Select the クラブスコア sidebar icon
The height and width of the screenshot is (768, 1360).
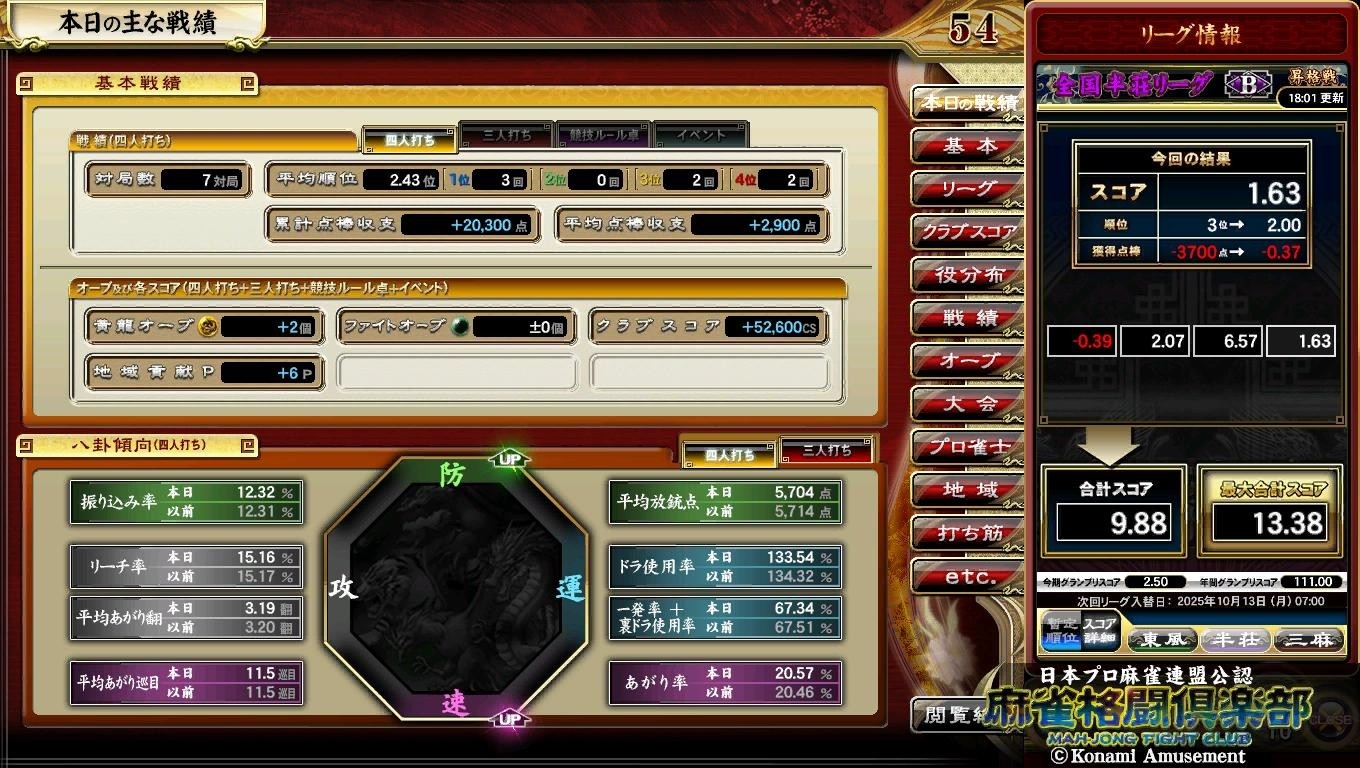point(966,232)
